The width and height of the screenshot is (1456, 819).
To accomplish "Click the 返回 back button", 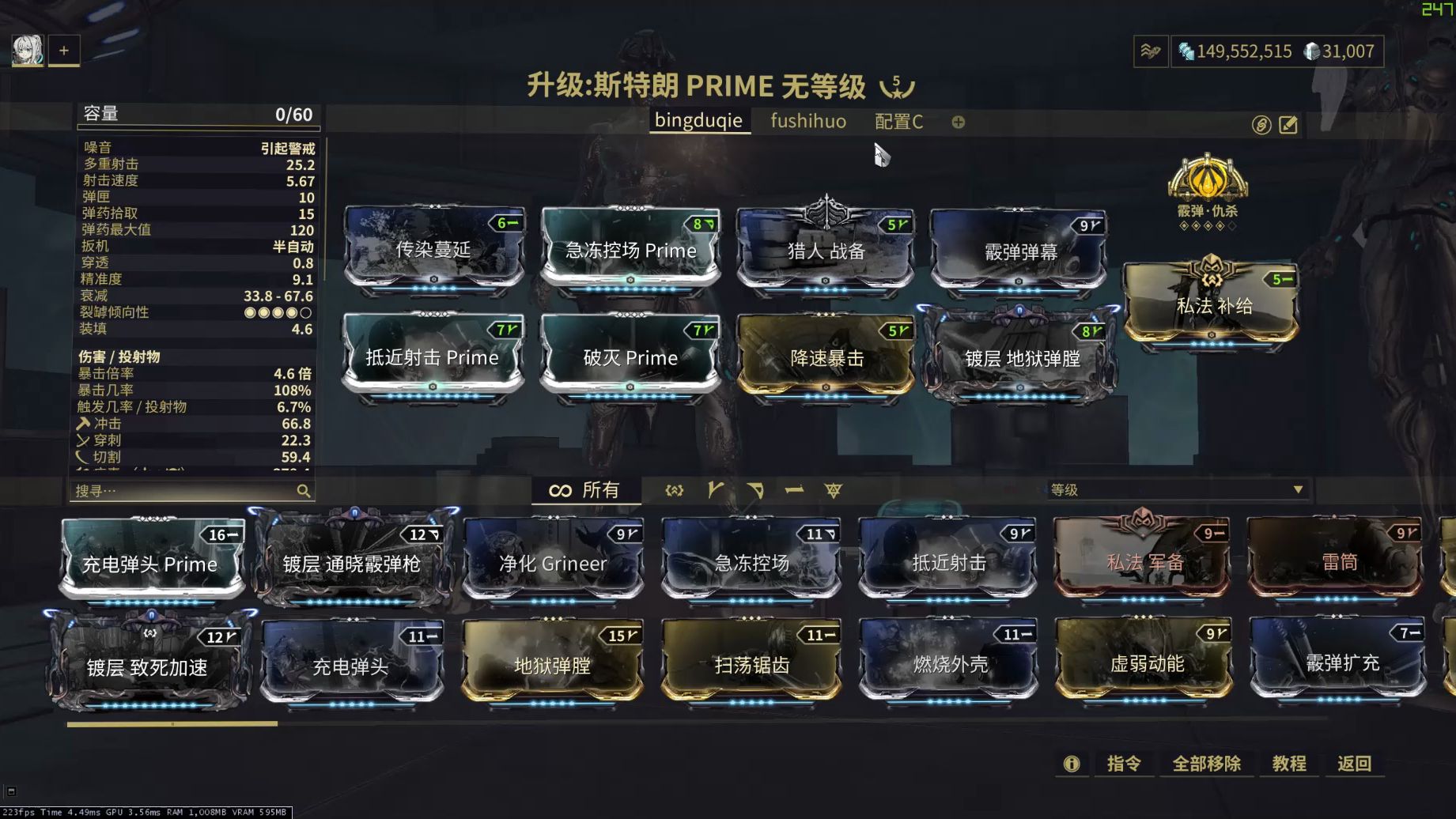I will click(x=1355, y=764).
